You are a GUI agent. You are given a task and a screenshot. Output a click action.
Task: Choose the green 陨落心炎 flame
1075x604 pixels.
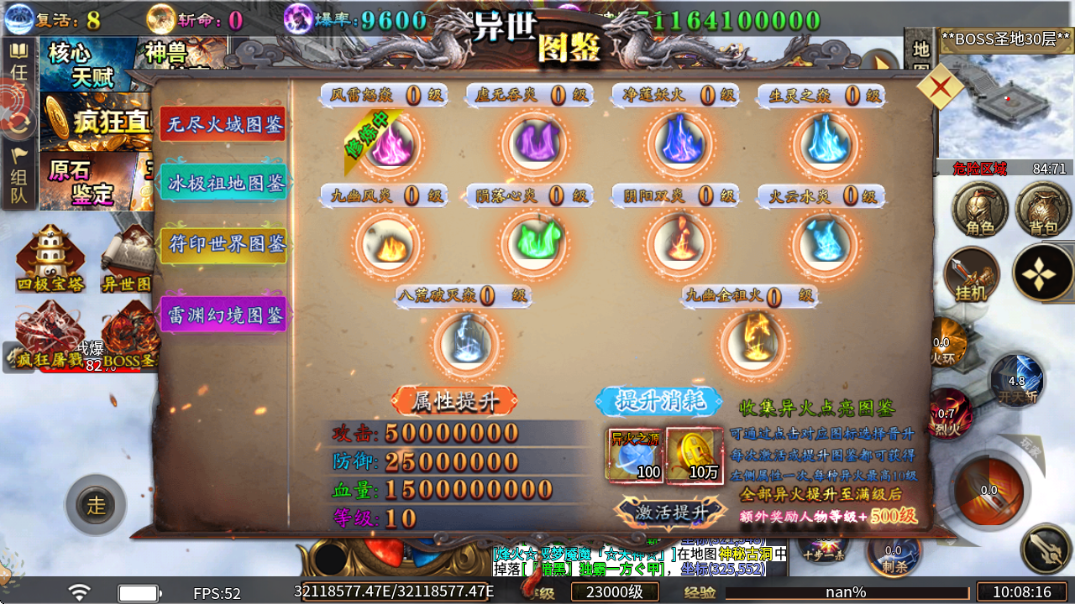point(534,243)
